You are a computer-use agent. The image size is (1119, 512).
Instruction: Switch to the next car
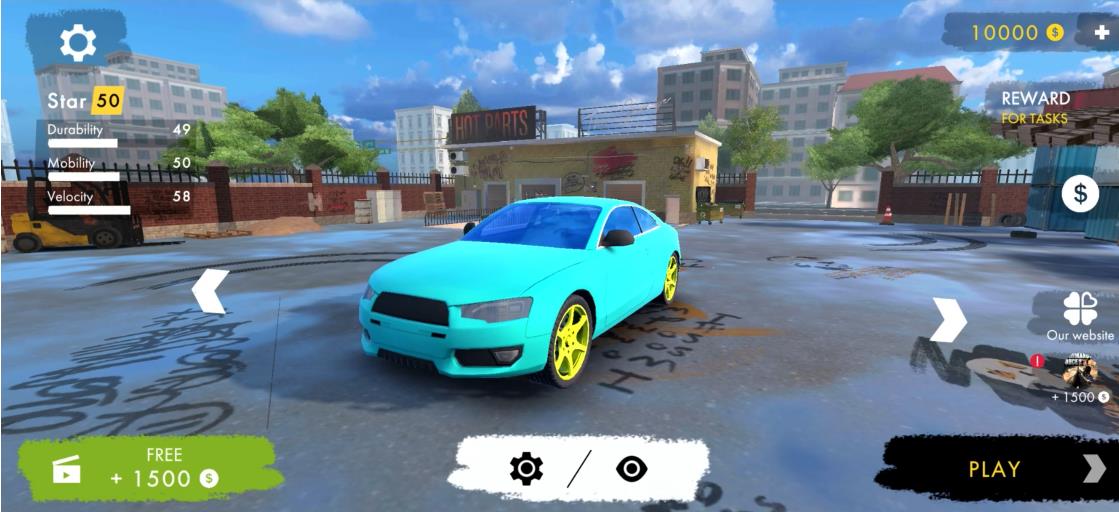[948, 320]
